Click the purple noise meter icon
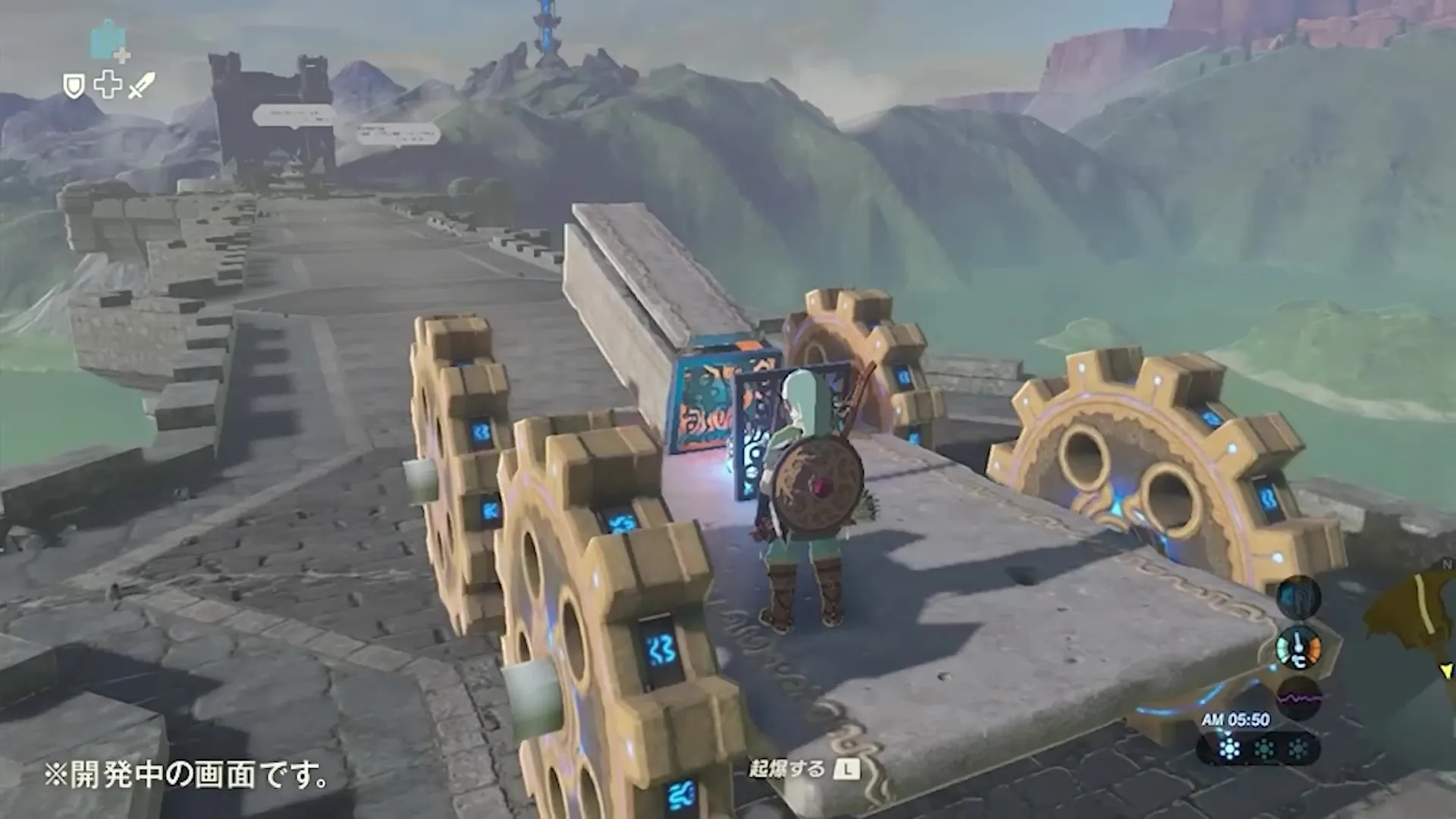Image resolution: width=1456 pixels, height=819 pixels. click(1299, 697)
